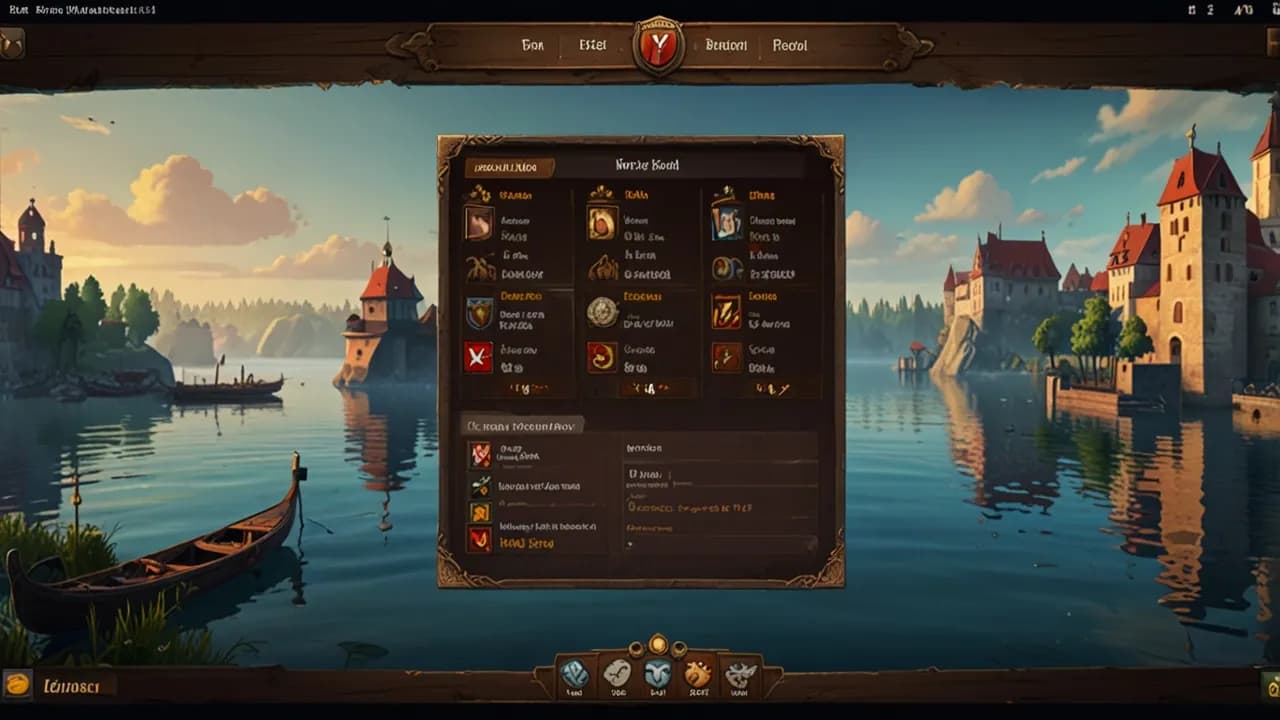The image size is (1280, 720).
Task: Activate the gray stone icon in bottom bar
Action: point(616,675)
